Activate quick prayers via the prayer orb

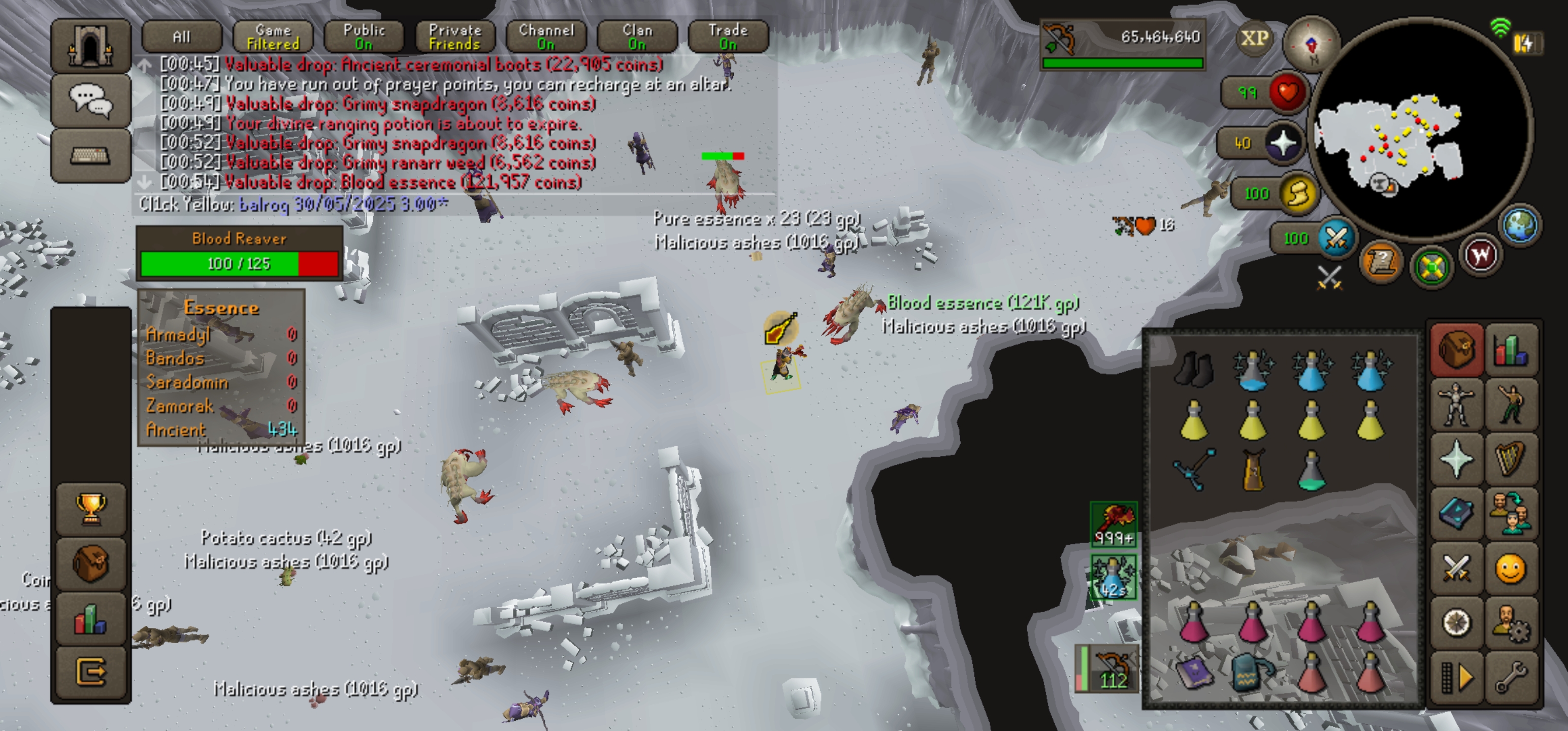point(1284,143)
